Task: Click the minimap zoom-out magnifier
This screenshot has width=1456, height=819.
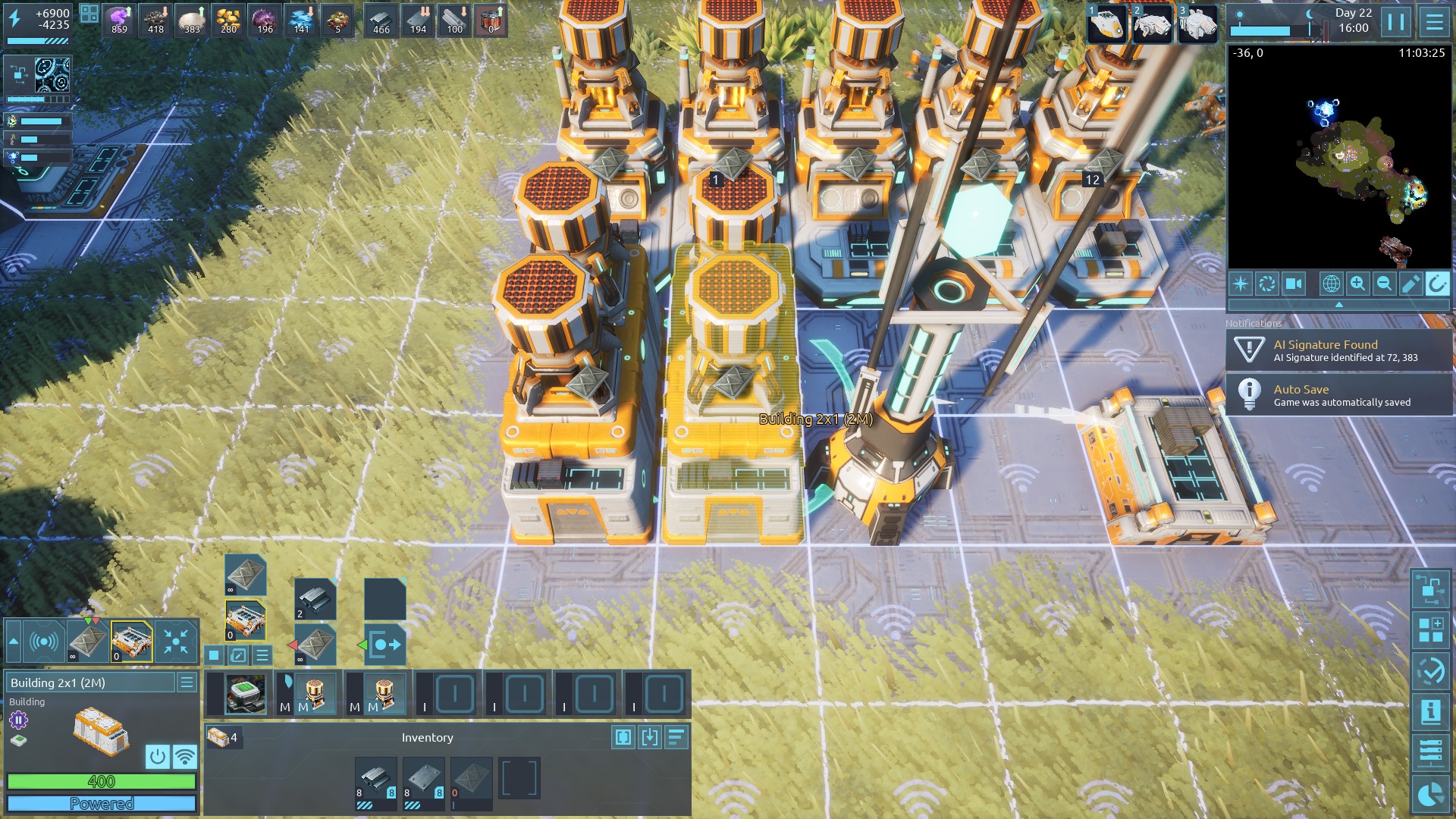Action: point(1384,284)
